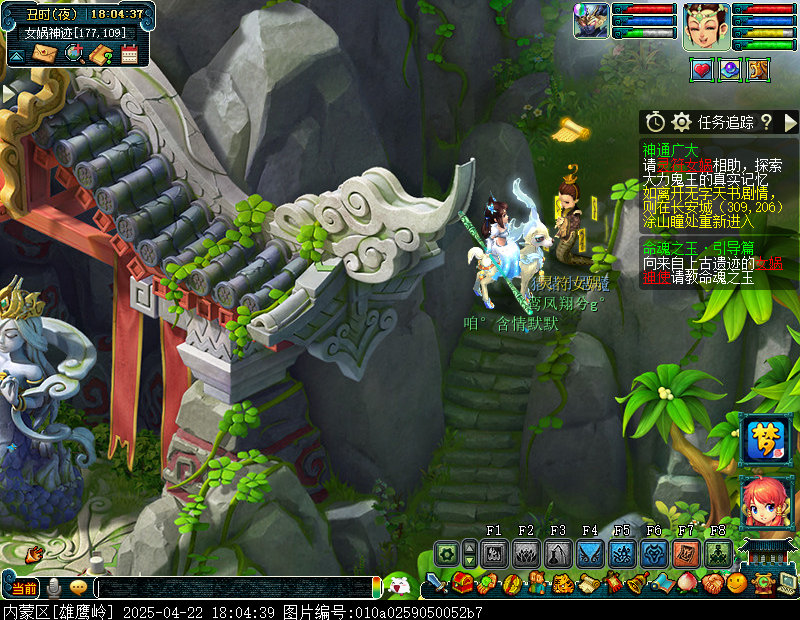Open the treasure chest bag icon

(462, 583)
